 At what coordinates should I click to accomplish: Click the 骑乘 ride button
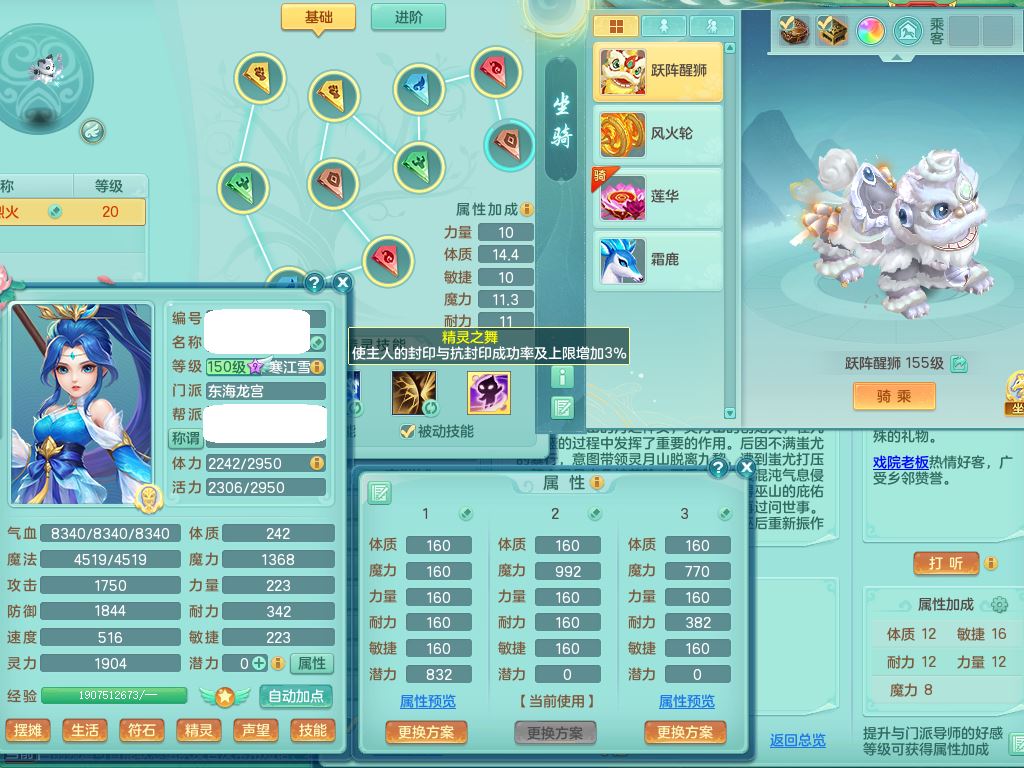click(x=893, y=396)
